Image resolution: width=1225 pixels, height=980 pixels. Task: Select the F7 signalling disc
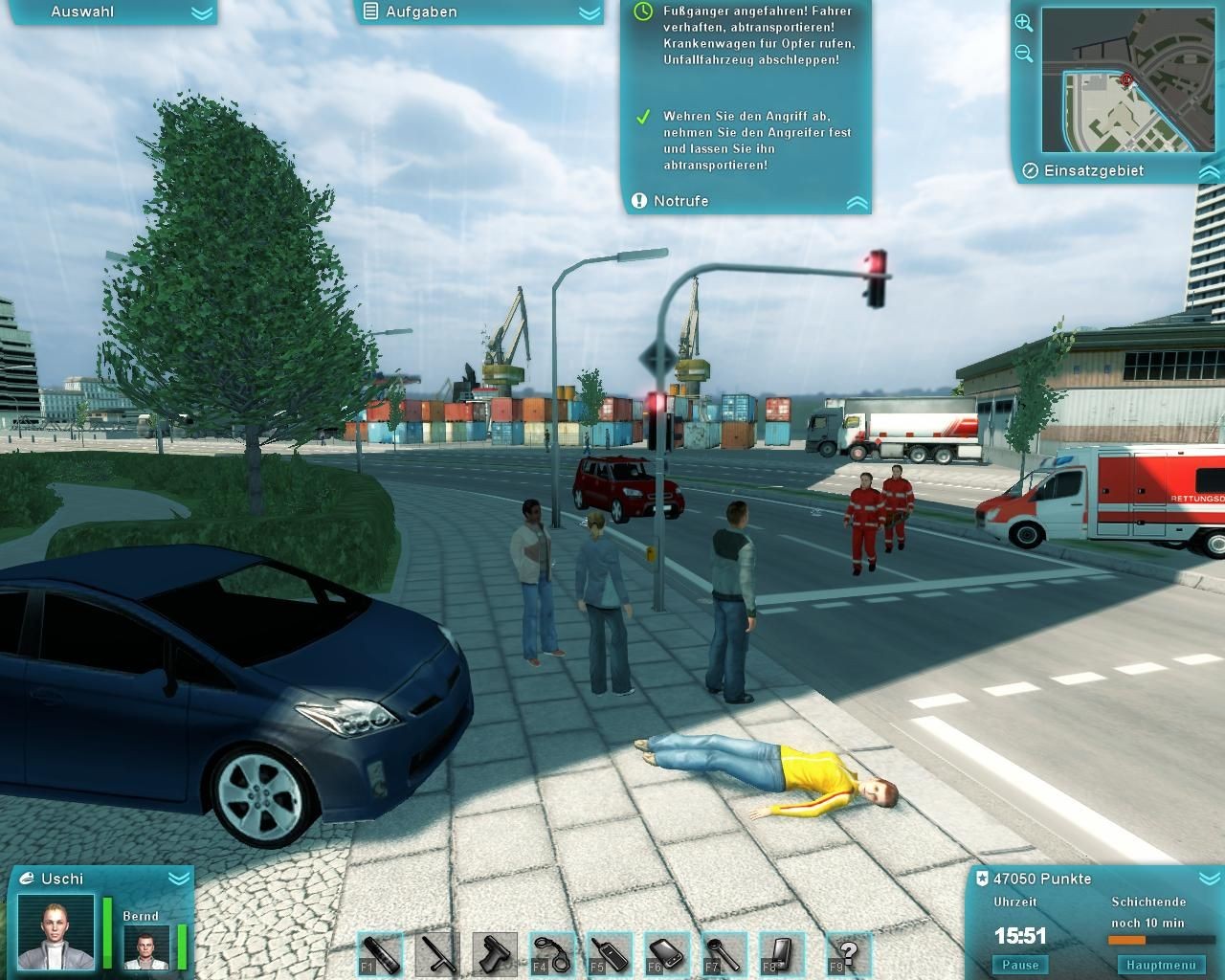[724, 954]
